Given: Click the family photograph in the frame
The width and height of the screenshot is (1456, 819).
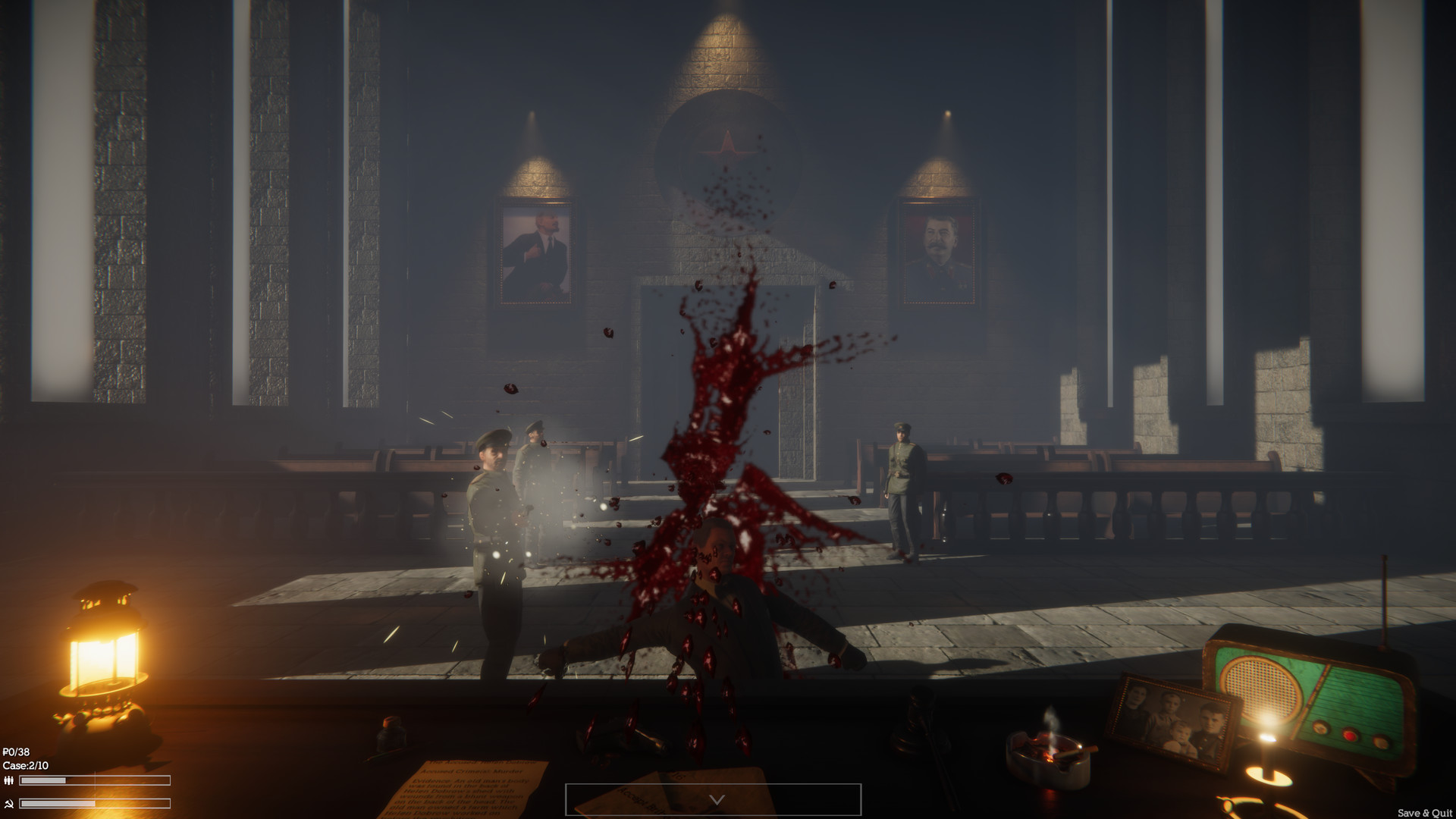Looking at the screenshot, I should (x=1175, y=719).
